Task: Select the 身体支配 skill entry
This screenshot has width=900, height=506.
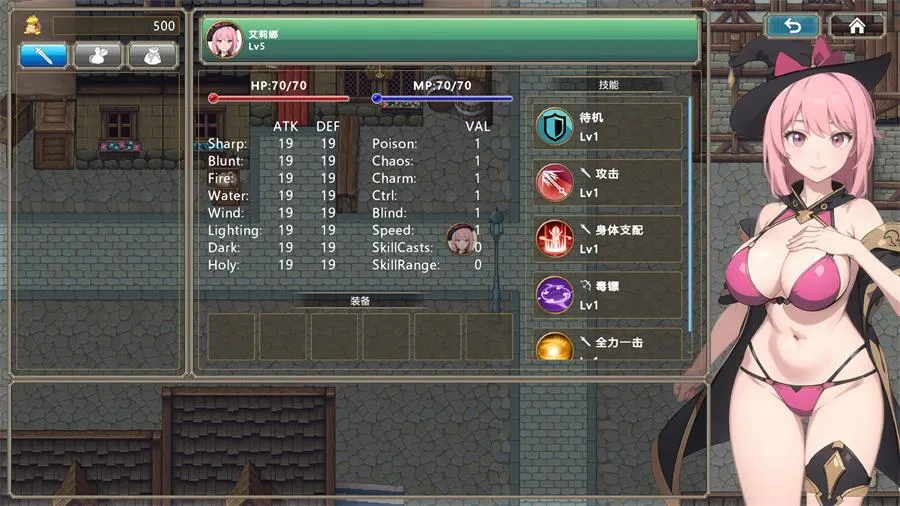Action: pos(608,239)
